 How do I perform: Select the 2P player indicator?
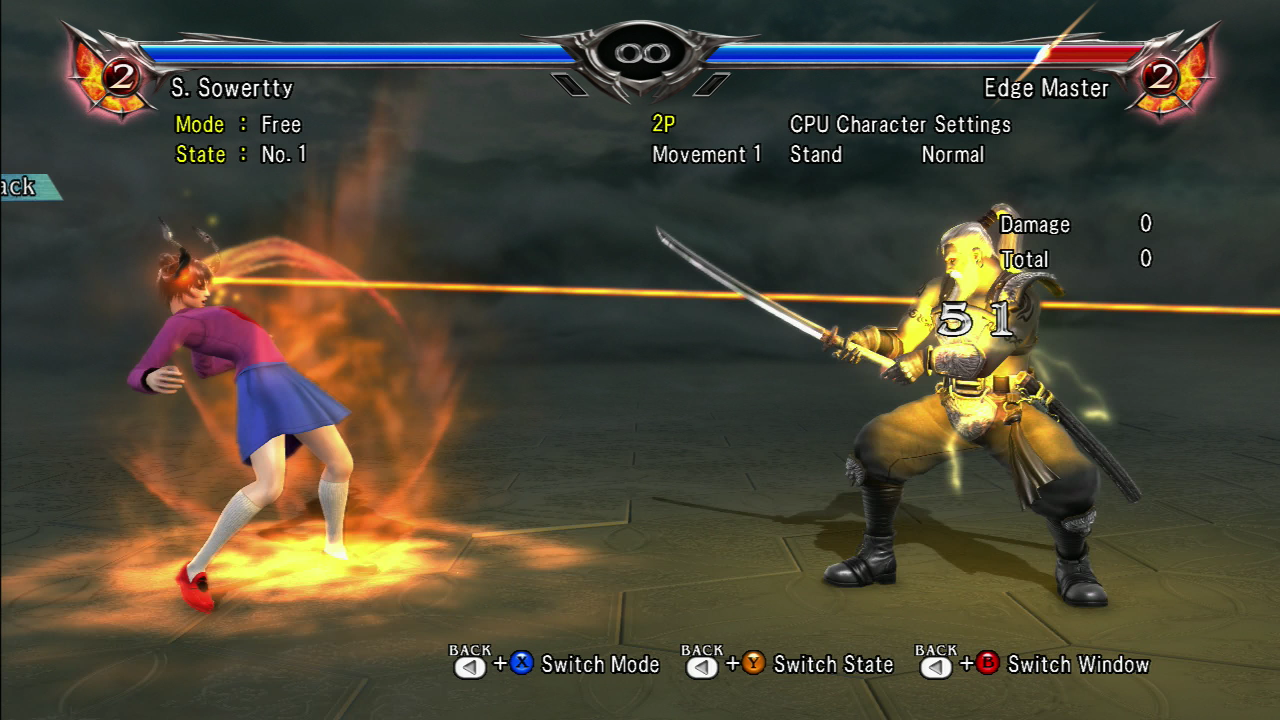pos(664,125)
